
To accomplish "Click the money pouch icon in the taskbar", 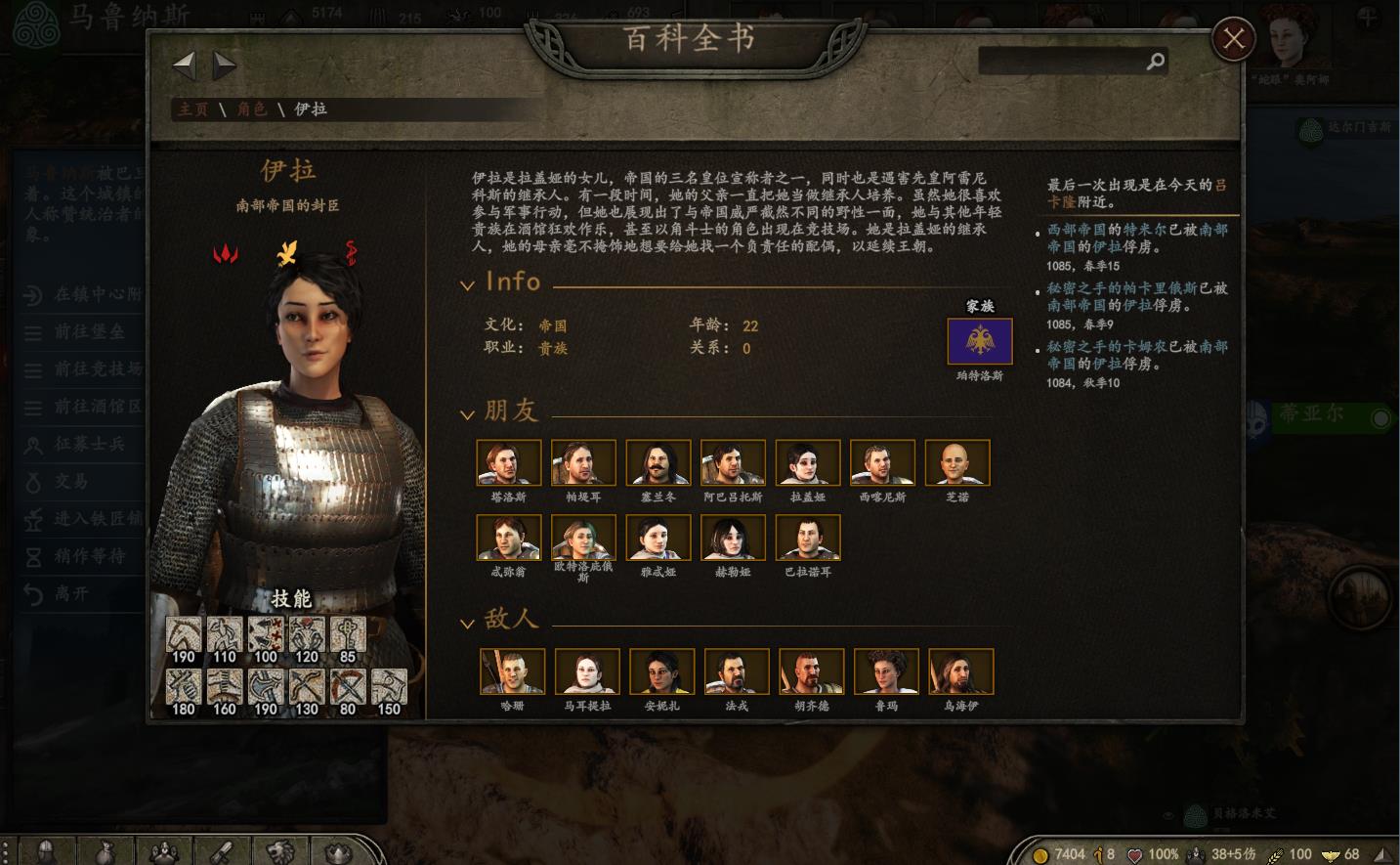I will pyautogui.click(x=103, y=852).
